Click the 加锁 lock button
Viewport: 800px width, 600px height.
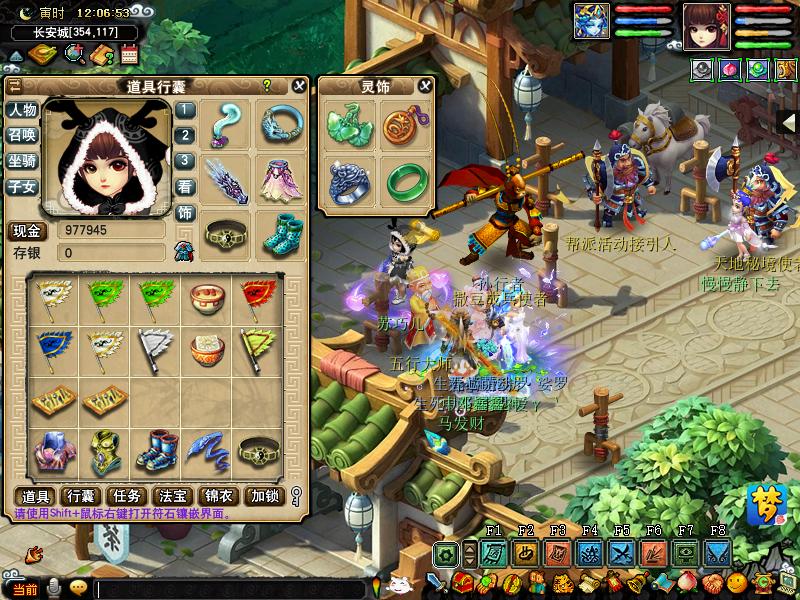click(x=265, y=496)
